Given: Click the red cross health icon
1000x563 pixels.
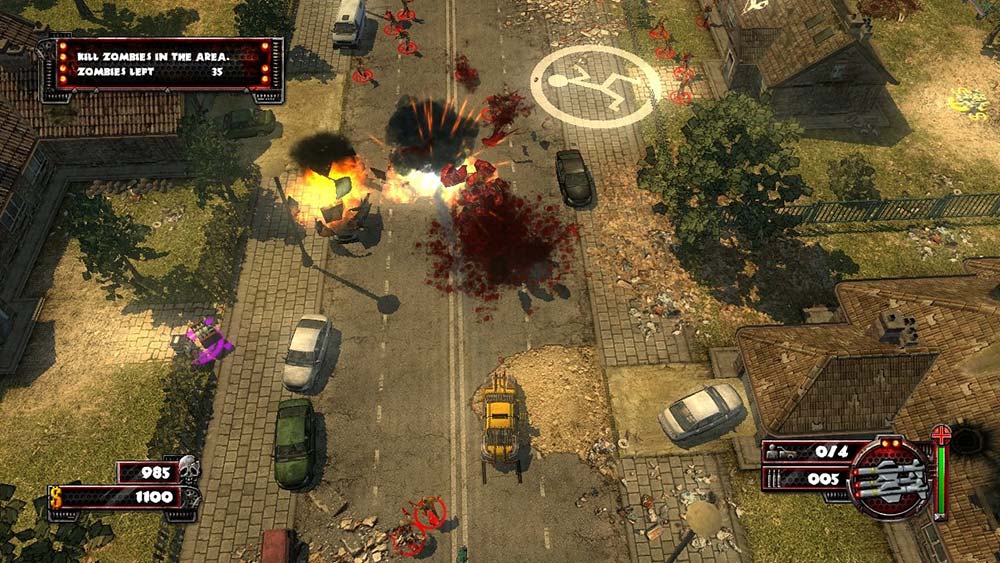Looking at the screenshot, I should pyautogui.click(x=940, y=435).
